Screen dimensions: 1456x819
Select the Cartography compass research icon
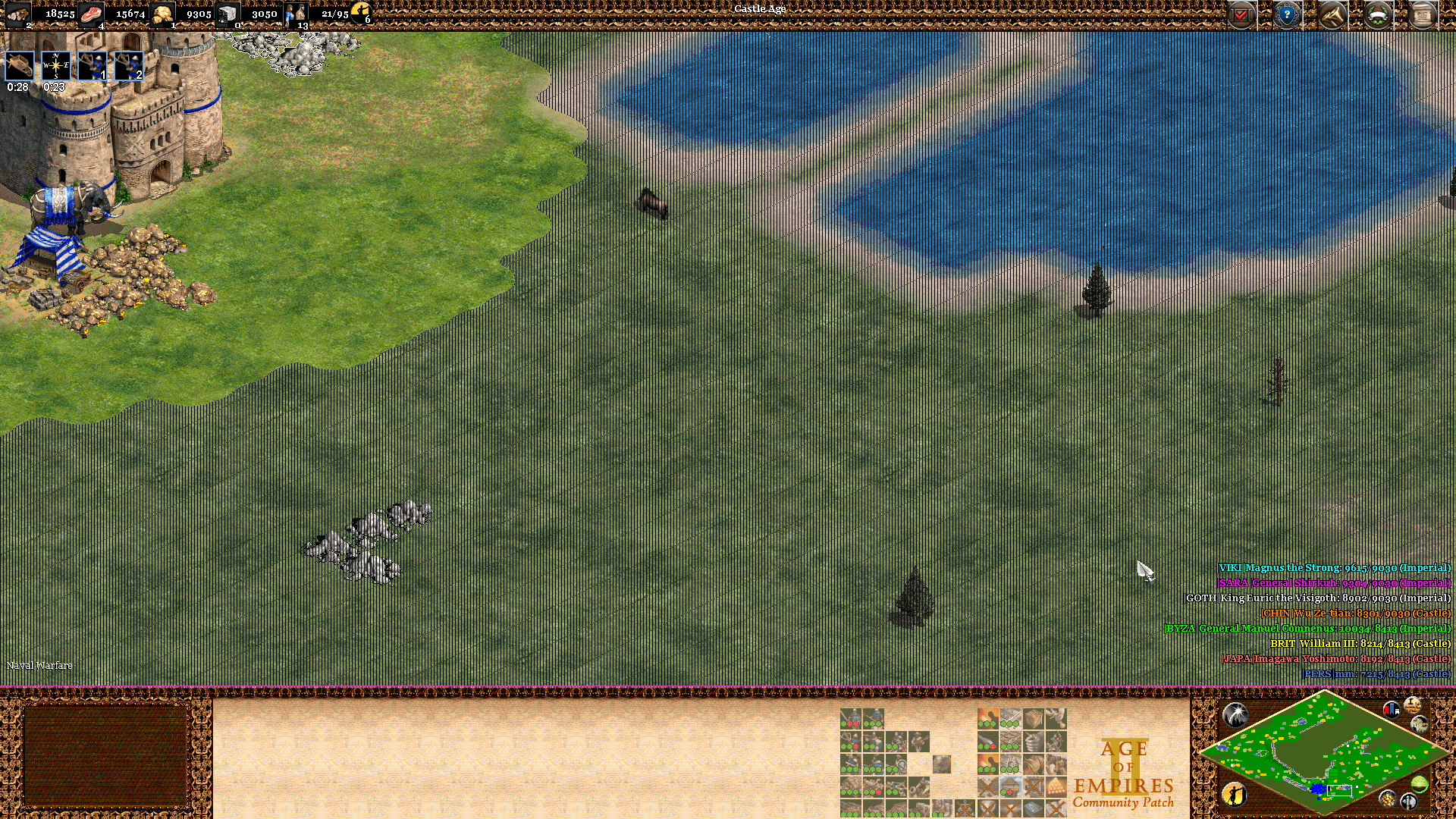click(55, 66)
